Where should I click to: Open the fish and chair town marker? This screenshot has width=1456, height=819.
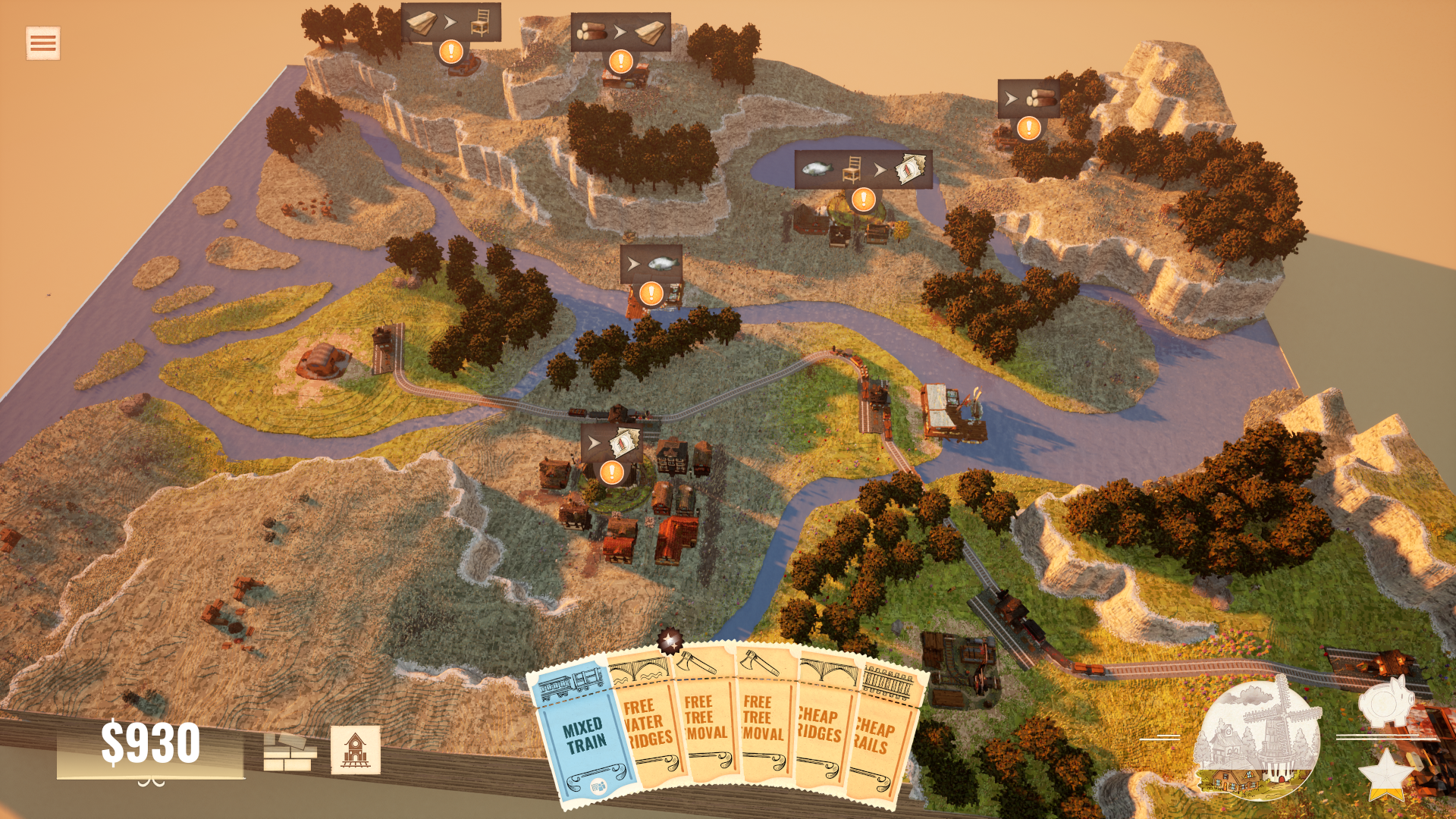[863, 199]
